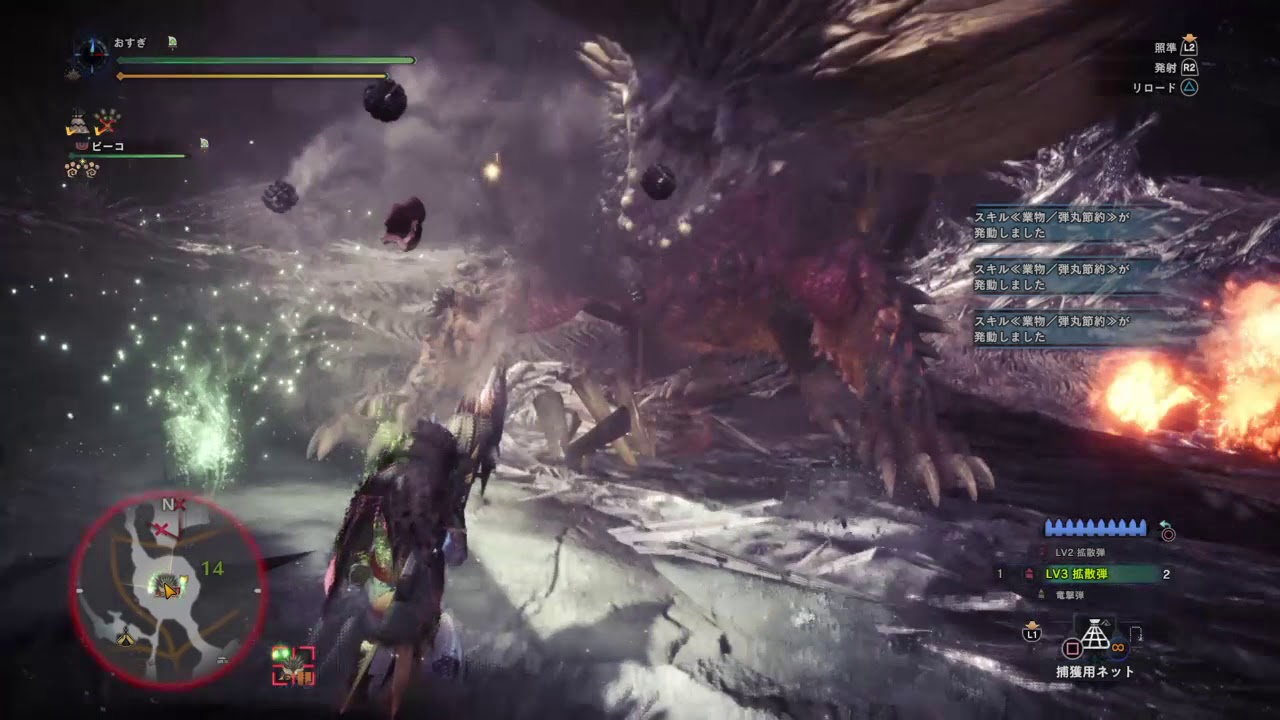Screen dimensions: 1280x720
Task: Use the 捕獲用ネット item icon
Action: (1097, 636)
